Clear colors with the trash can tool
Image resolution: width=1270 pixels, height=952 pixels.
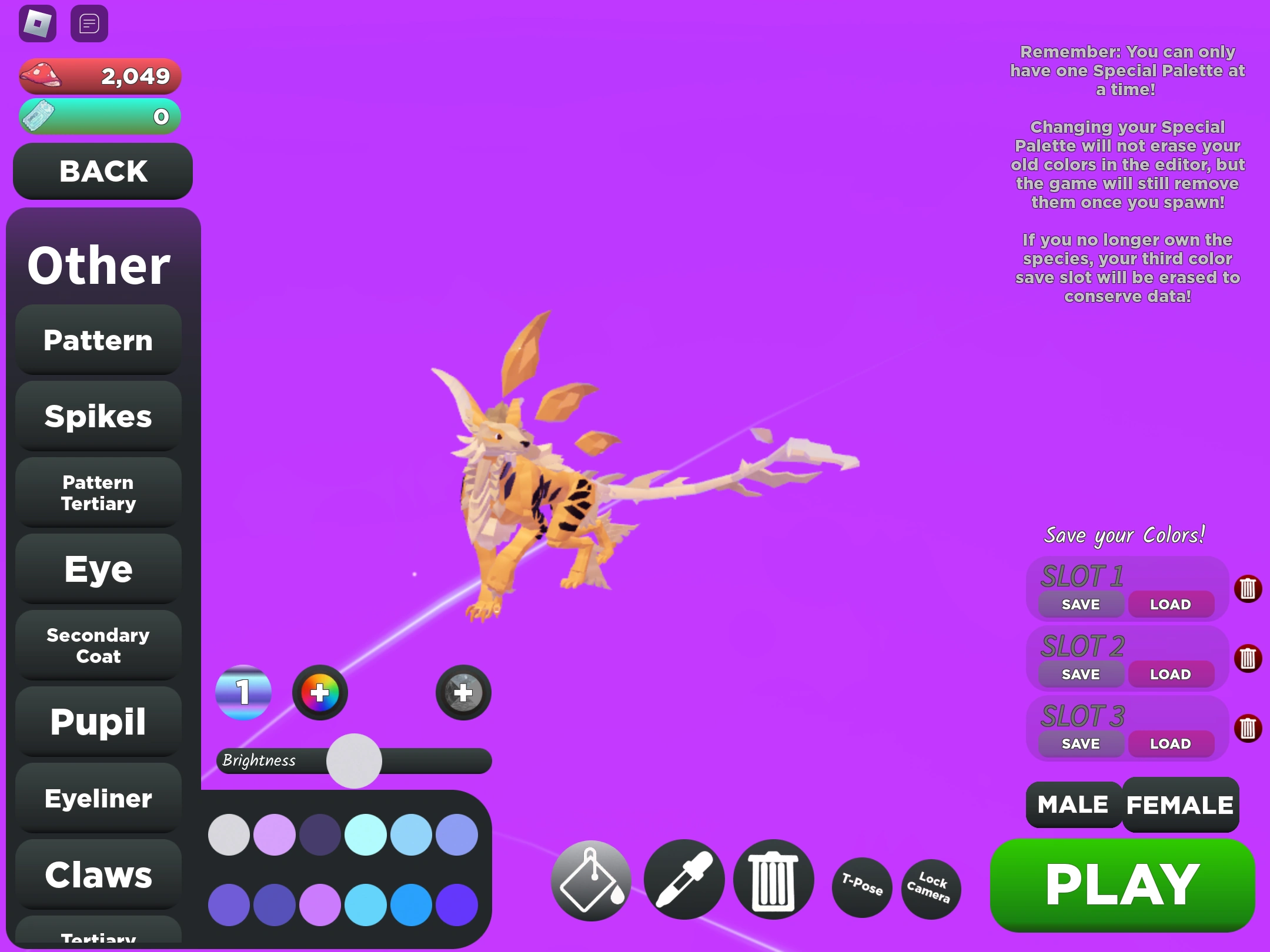[x=772, y=880]
